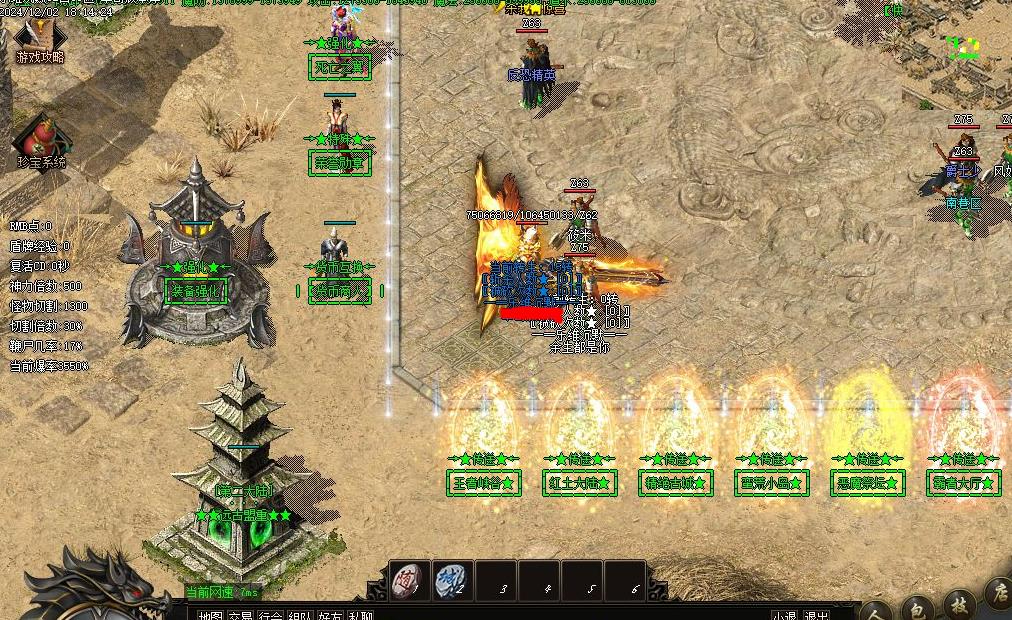Image resolution: width=1012 pixels, height=620 pixels.
Task: Show the 好友 friends list
Action: (x=330, y=614)
